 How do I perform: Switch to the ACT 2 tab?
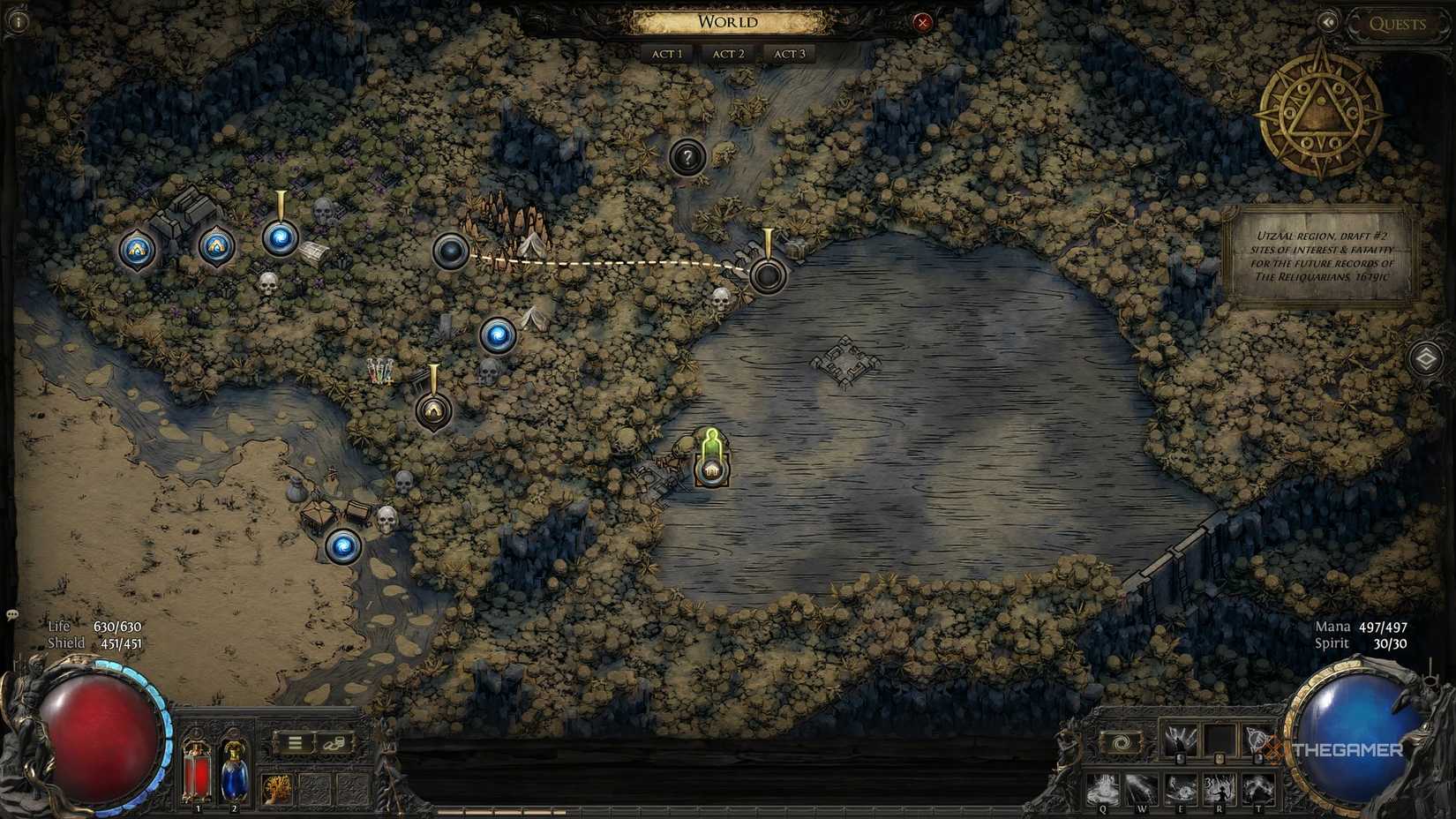pyautogui.click(x=727, y=53)
